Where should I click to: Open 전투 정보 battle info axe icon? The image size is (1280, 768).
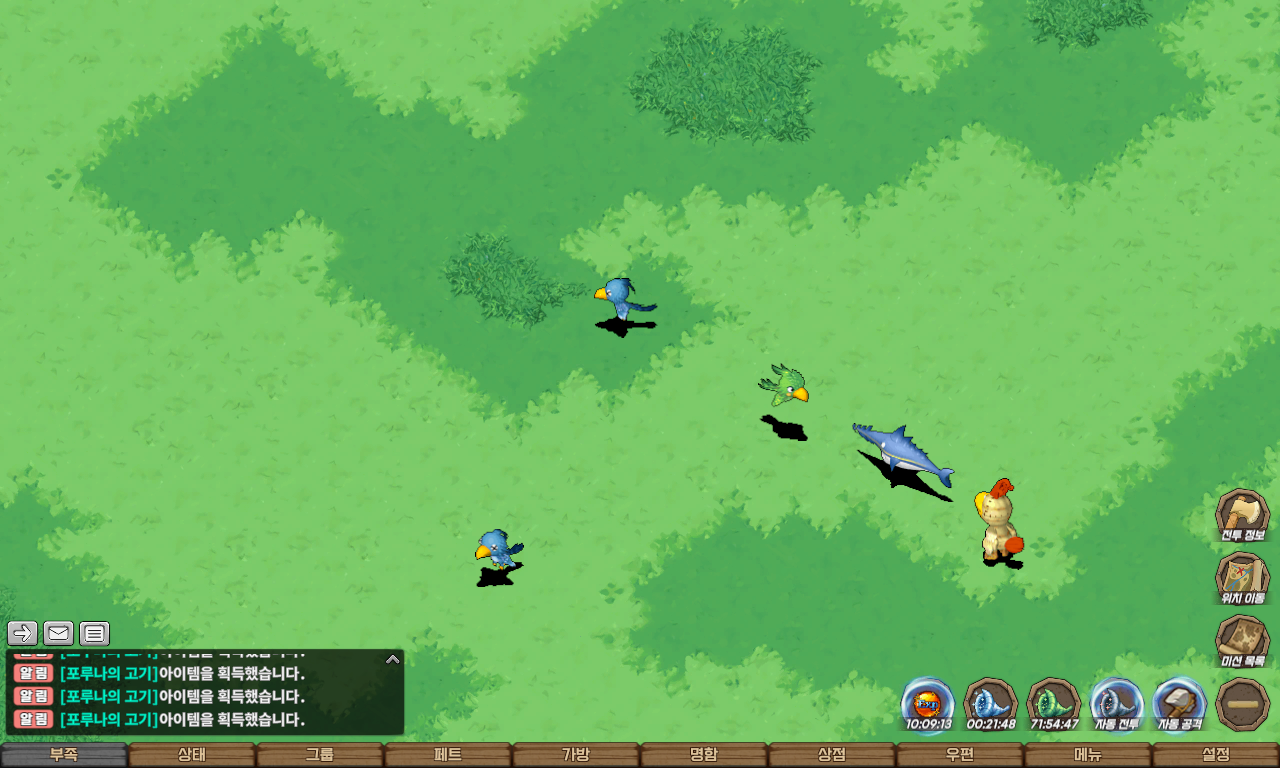(1242, 515)
